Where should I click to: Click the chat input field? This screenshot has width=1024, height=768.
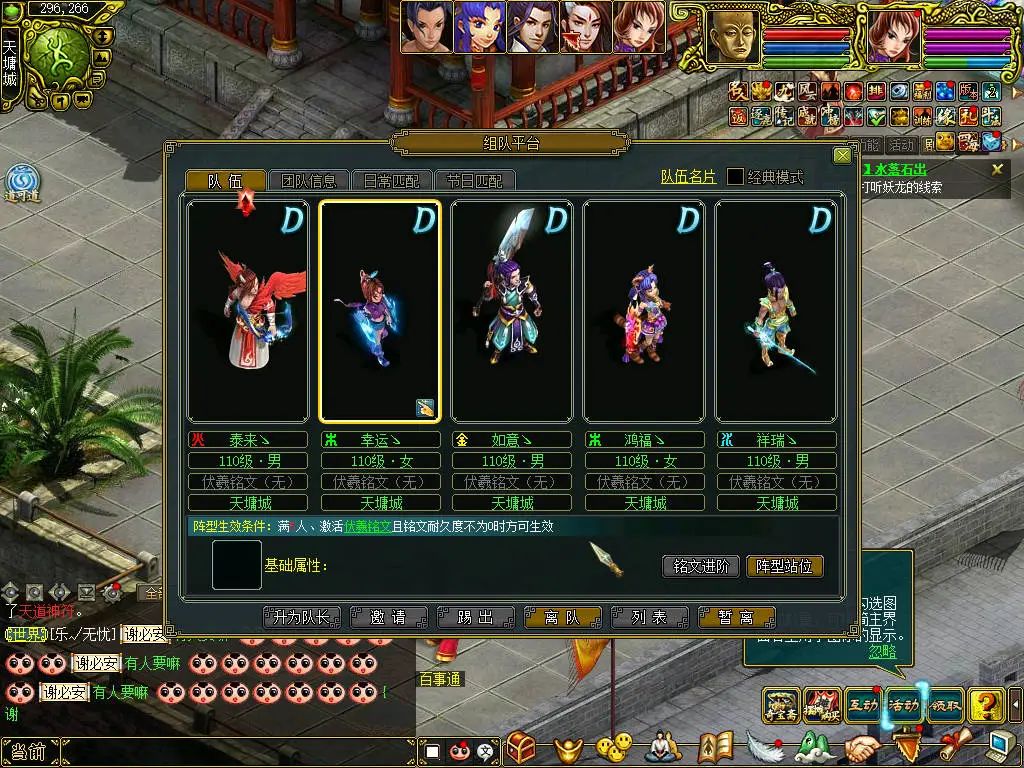pos(240,751)
